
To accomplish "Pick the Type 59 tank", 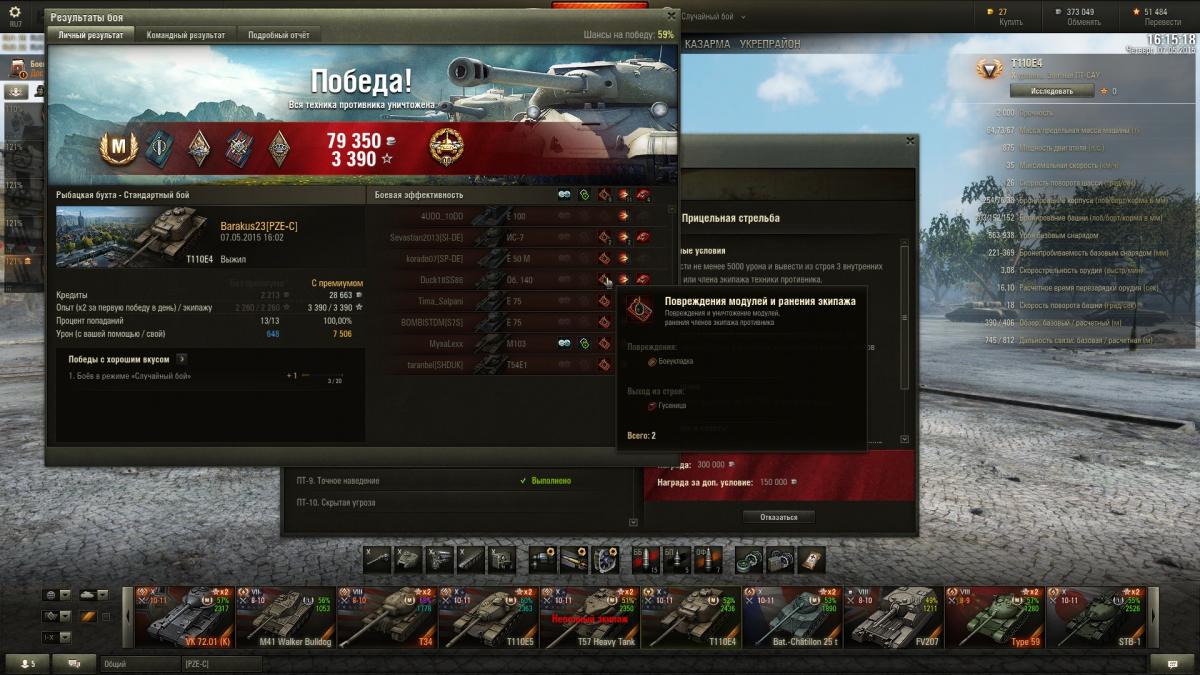I will pyautogui.click(x=994, y=616).
